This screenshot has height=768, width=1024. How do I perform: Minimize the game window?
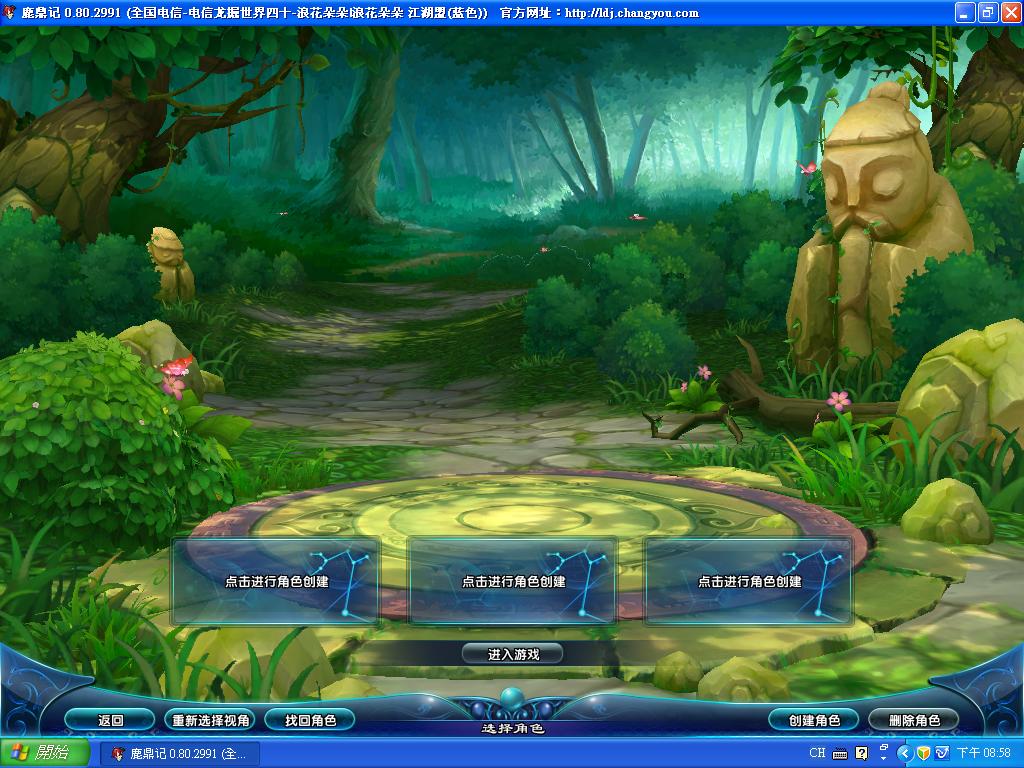(964, 13)
